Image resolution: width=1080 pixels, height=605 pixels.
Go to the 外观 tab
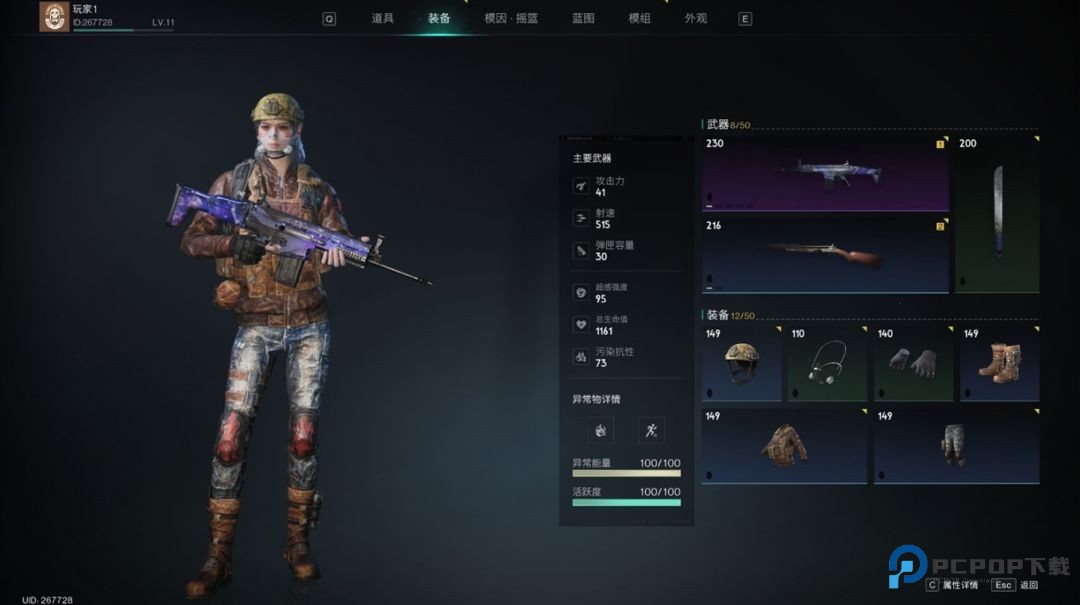coord(696,18)
